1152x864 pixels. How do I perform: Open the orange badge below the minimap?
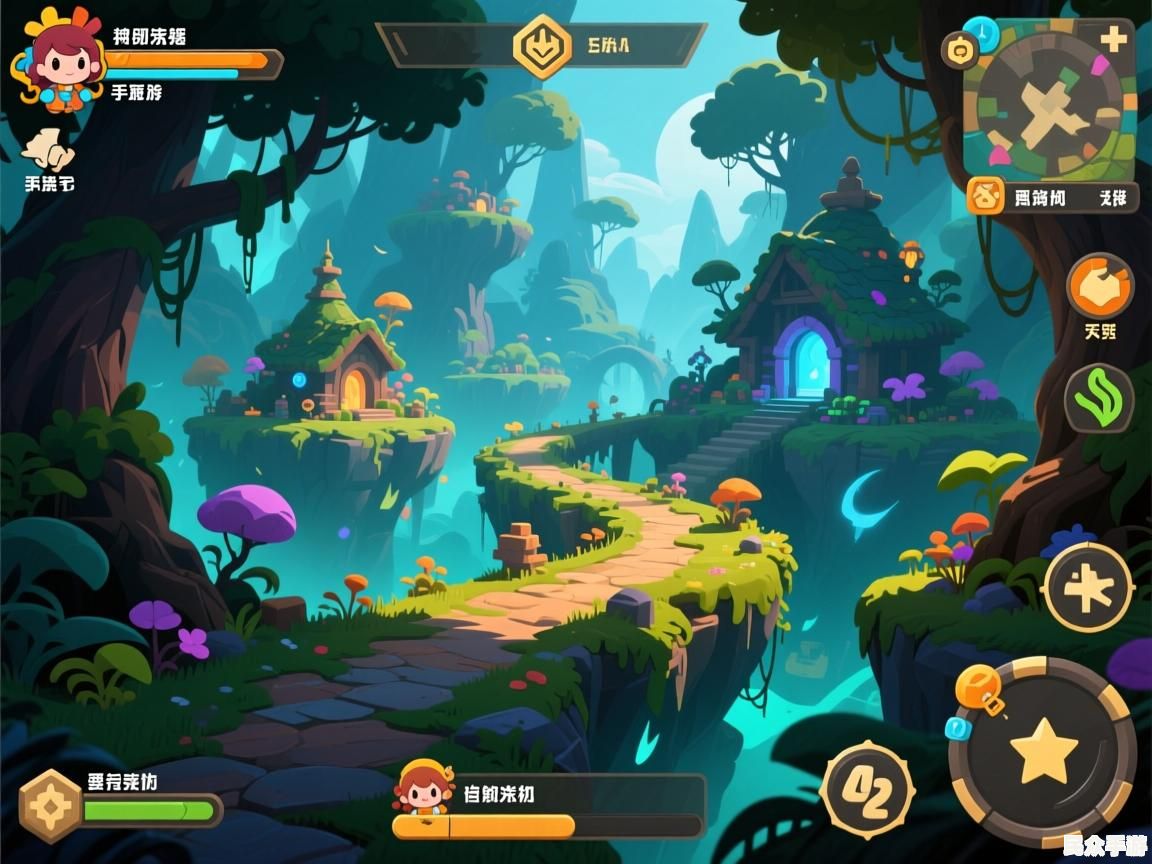(x=987, y=197)
